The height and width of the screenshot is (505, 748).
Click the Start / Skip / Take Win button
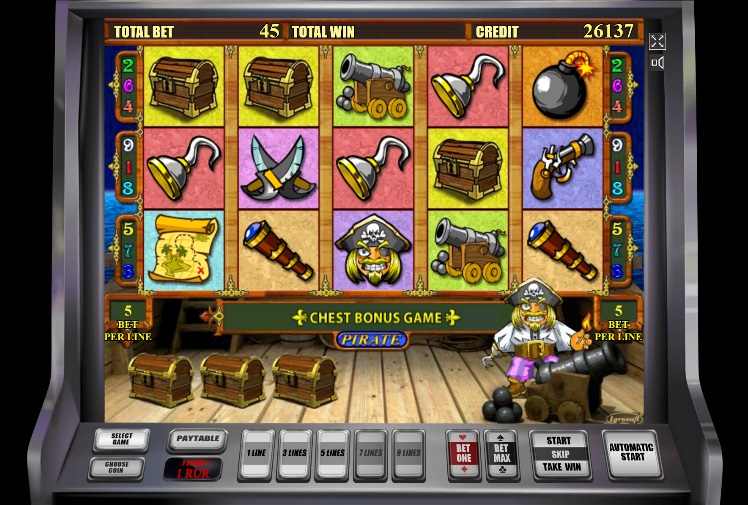(x=559, y=454)
